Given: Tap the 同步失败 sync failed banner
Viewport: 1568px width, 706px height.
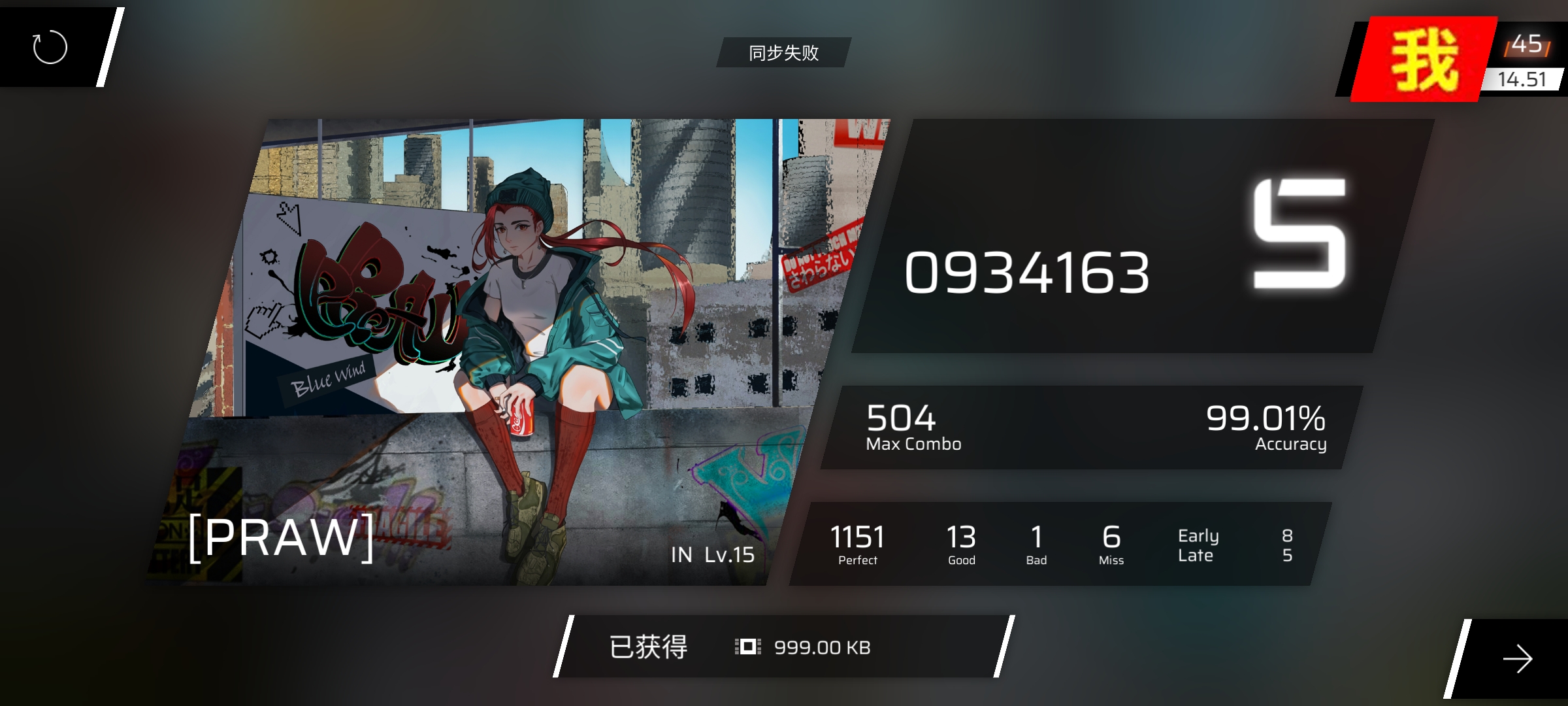Looking at the screenshot, I should [783, 52].
